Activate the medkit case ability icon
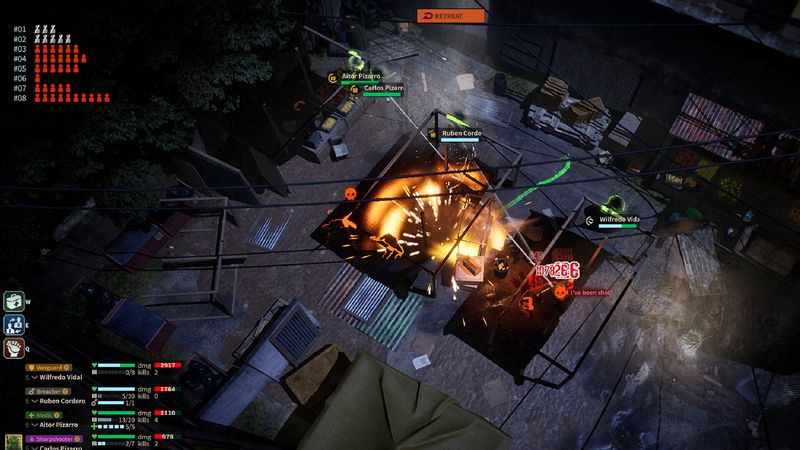 point(14,301)
